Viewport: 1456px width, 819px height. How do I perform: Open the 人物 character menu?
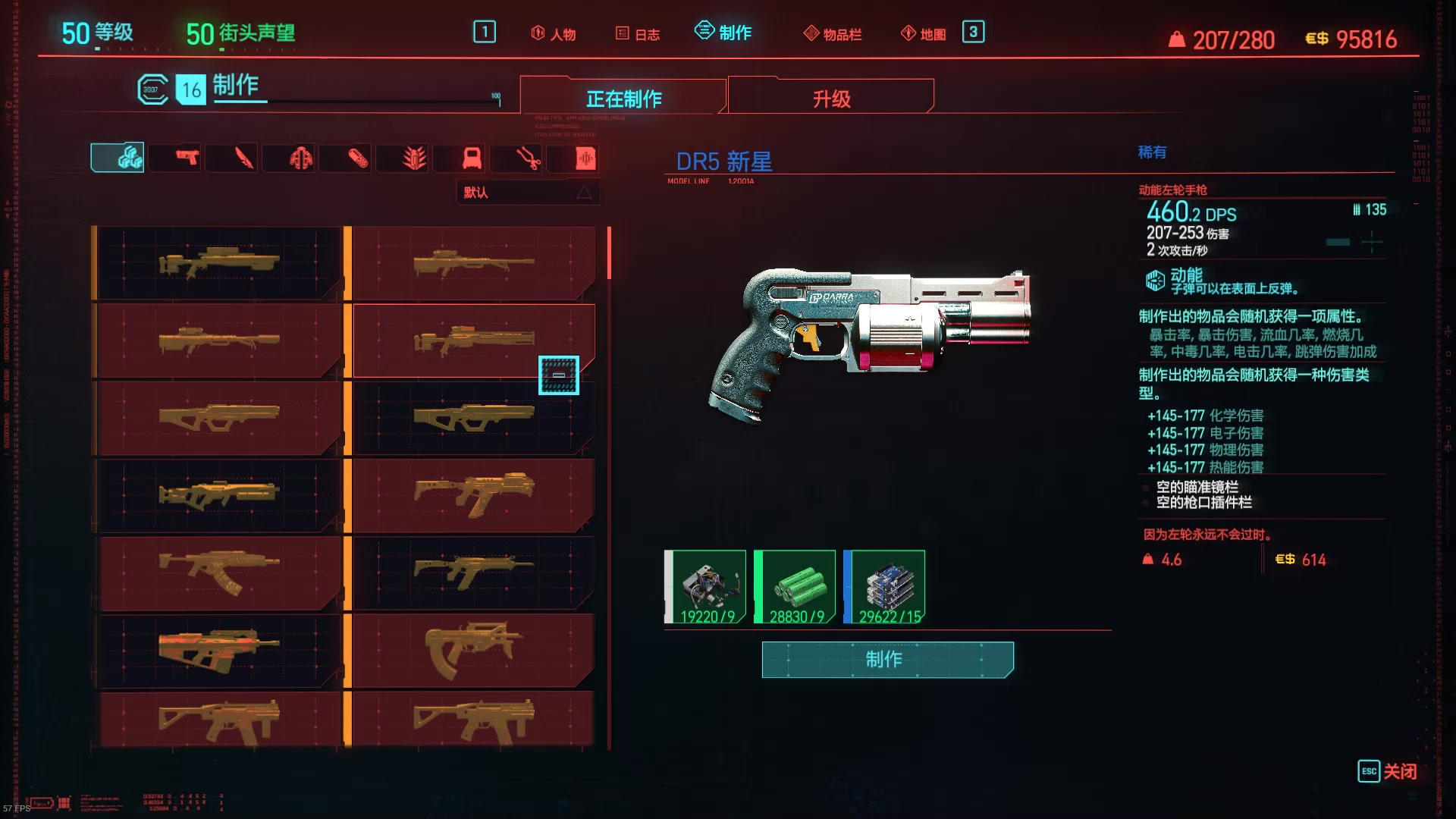coord(554,34)
